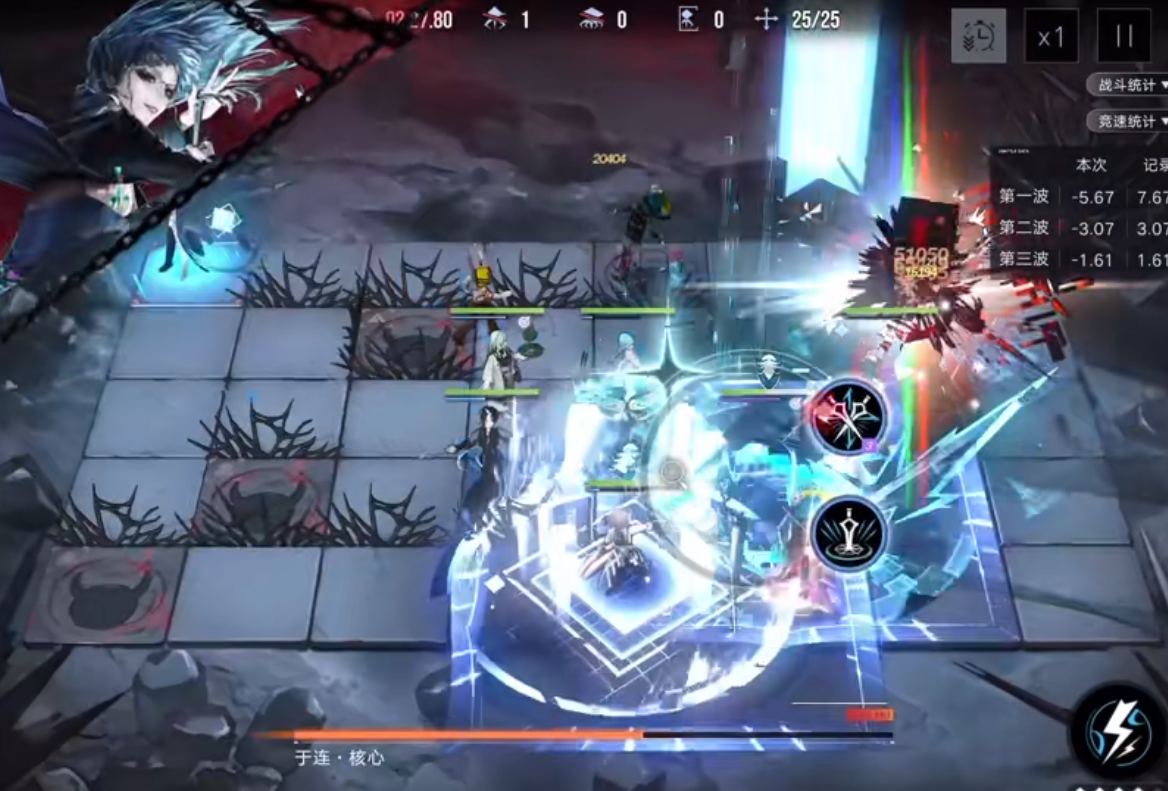Tap the sword retreat operator icon
1168x791 pixels.
pos(849,533)
